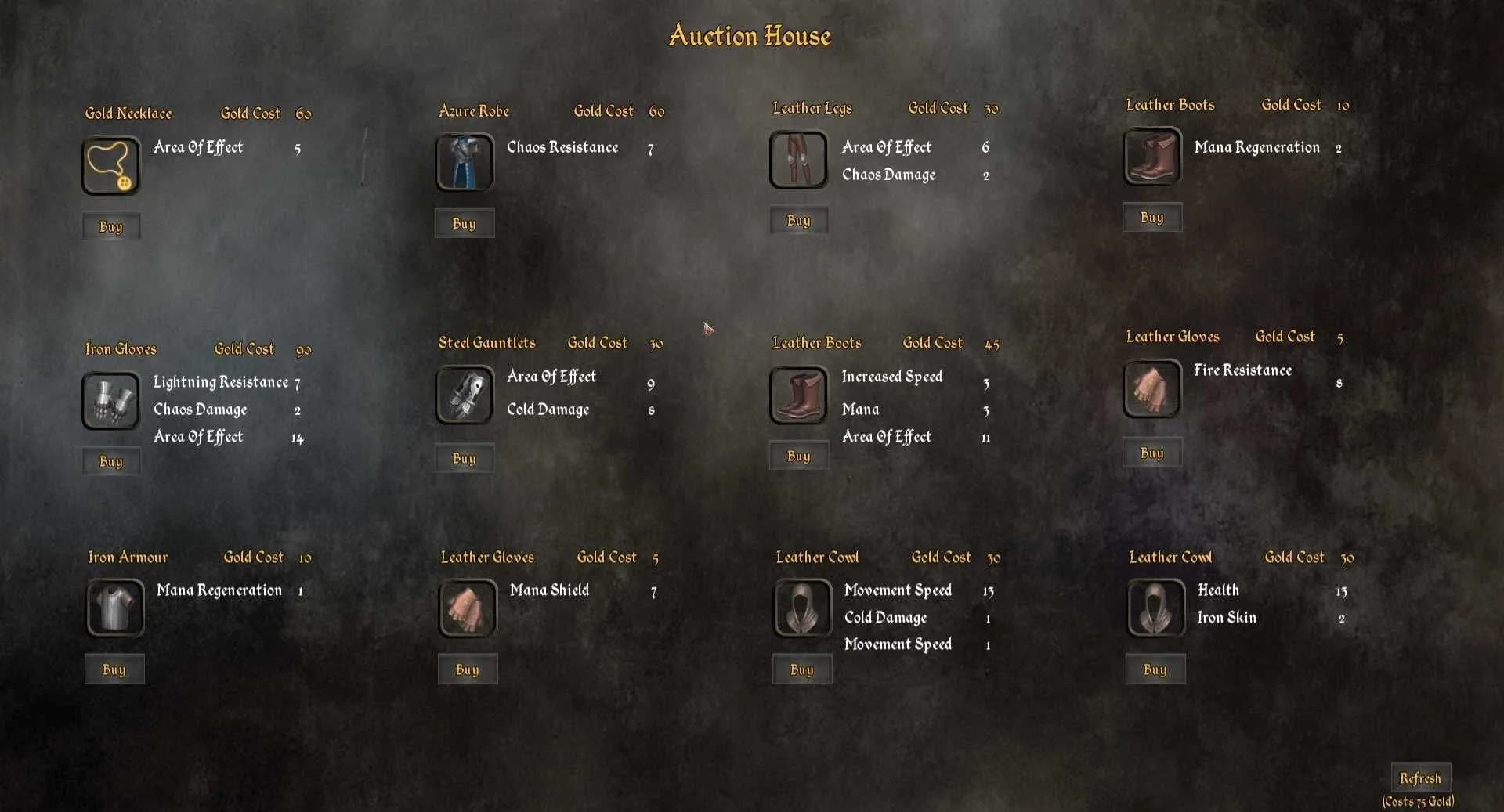1504x812 pixels.
Task: Click the Steel Gauntlets item icon
Action: pyautogui.click(x=464, y=395)
